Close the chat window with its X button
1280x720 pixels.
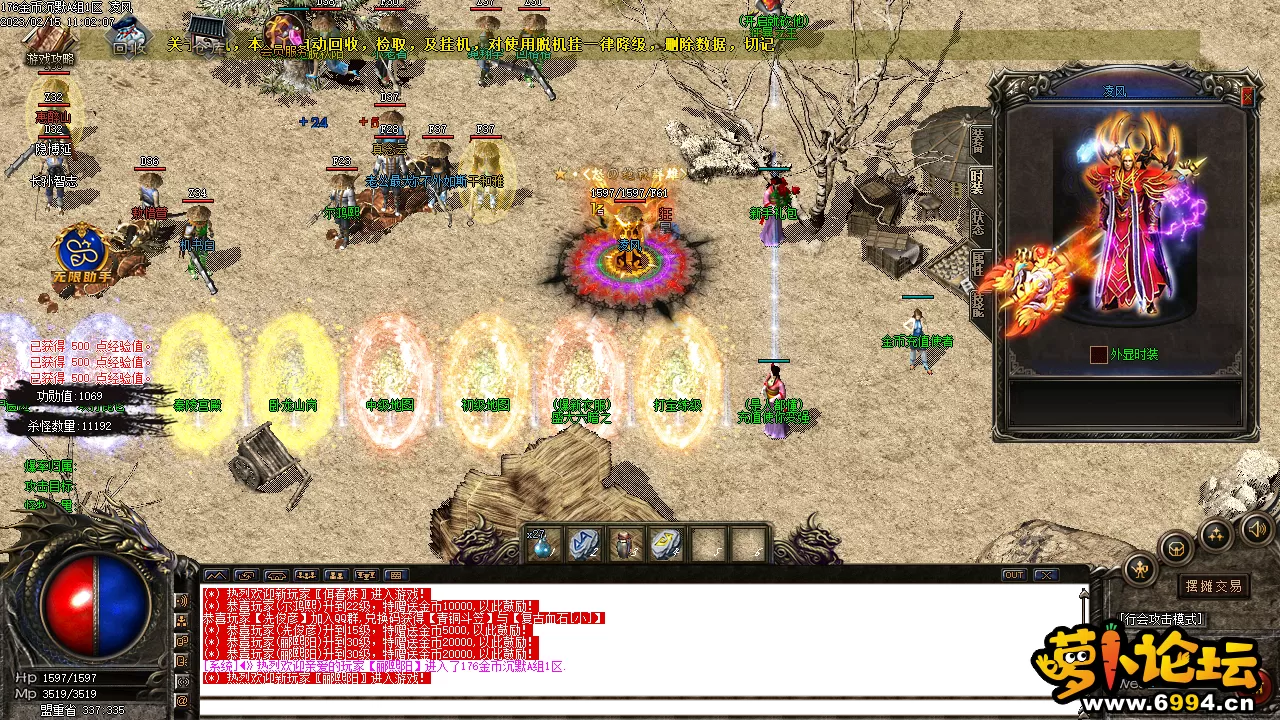pyautogui.click(x=1045, y=575)
